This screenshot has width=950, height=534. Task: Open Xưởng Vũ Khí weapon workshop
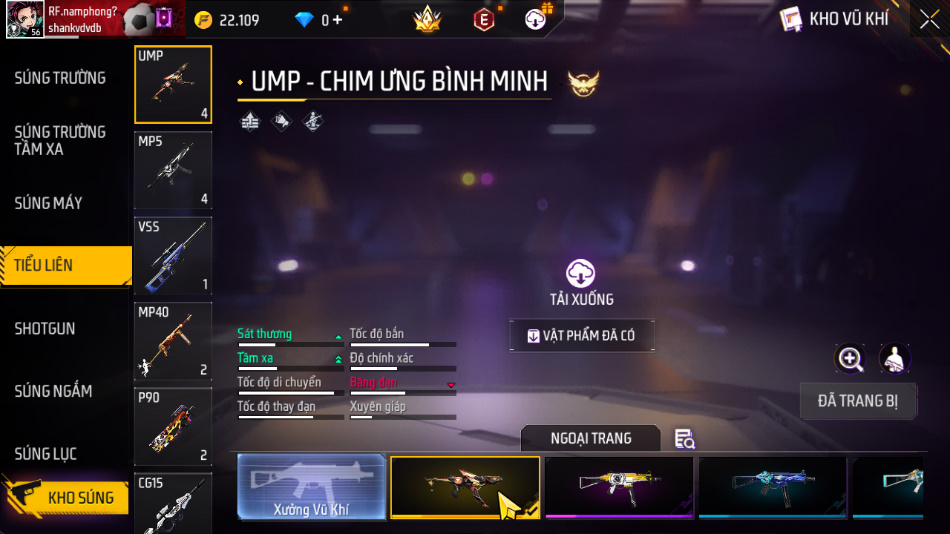coord(311,487)
